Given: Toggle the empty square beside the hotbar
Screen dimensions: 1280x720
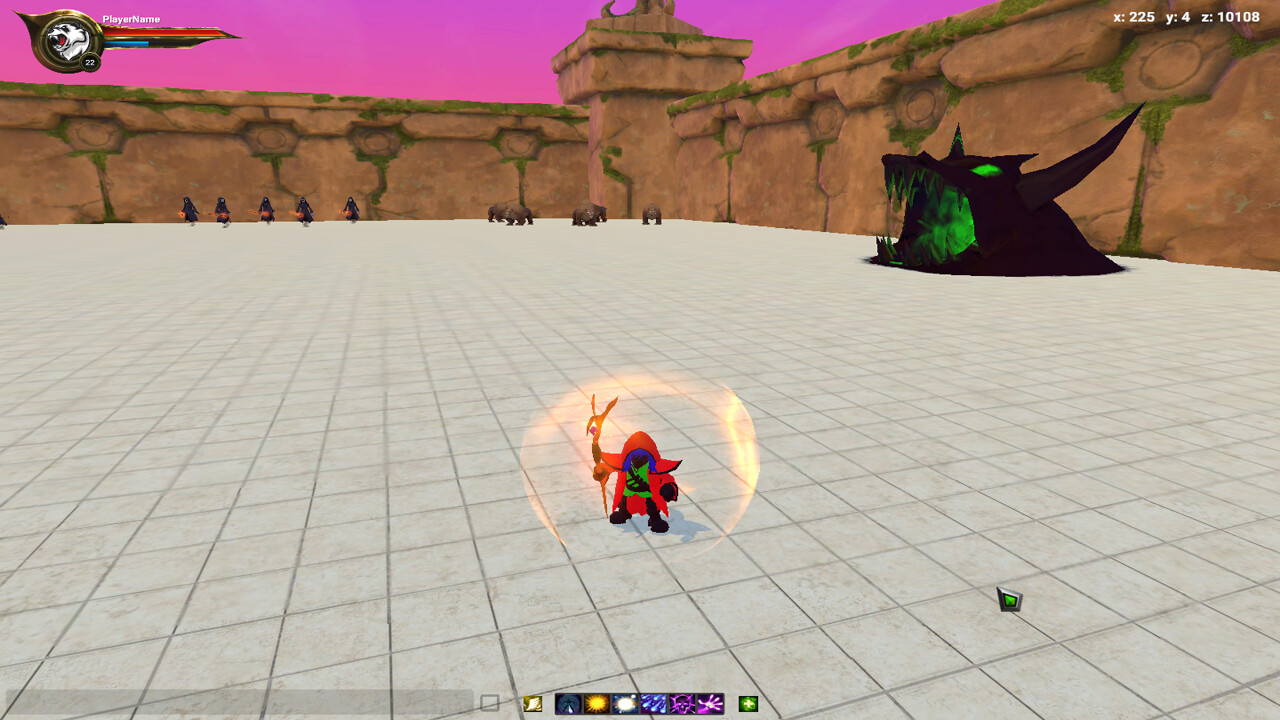Looking at the screenshot, I should point(487,702).
